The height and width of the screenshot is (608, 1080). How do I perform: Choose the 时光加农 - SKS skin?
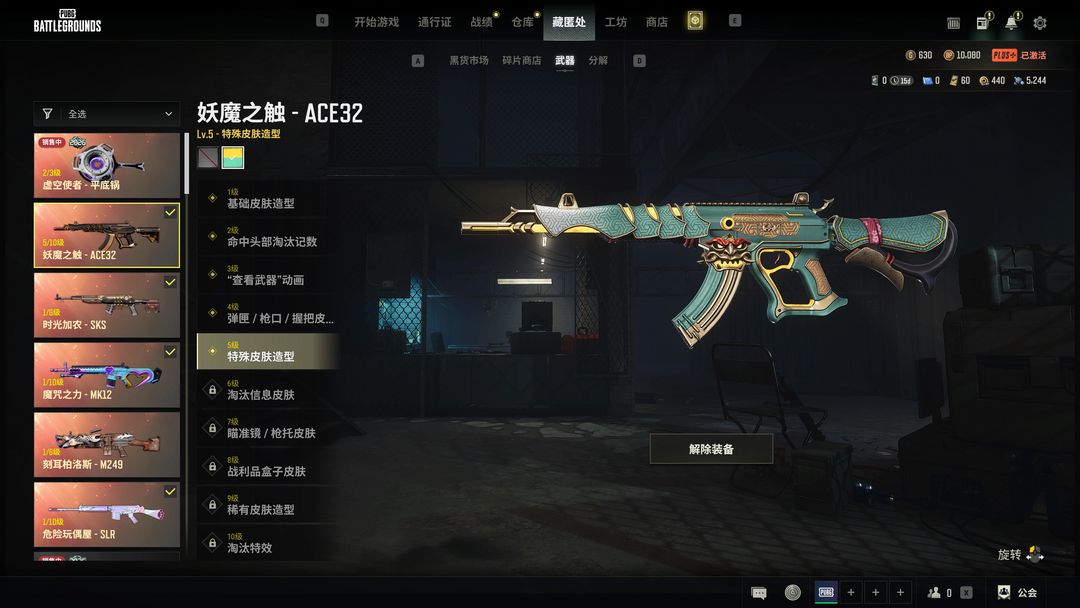[107, 305]
